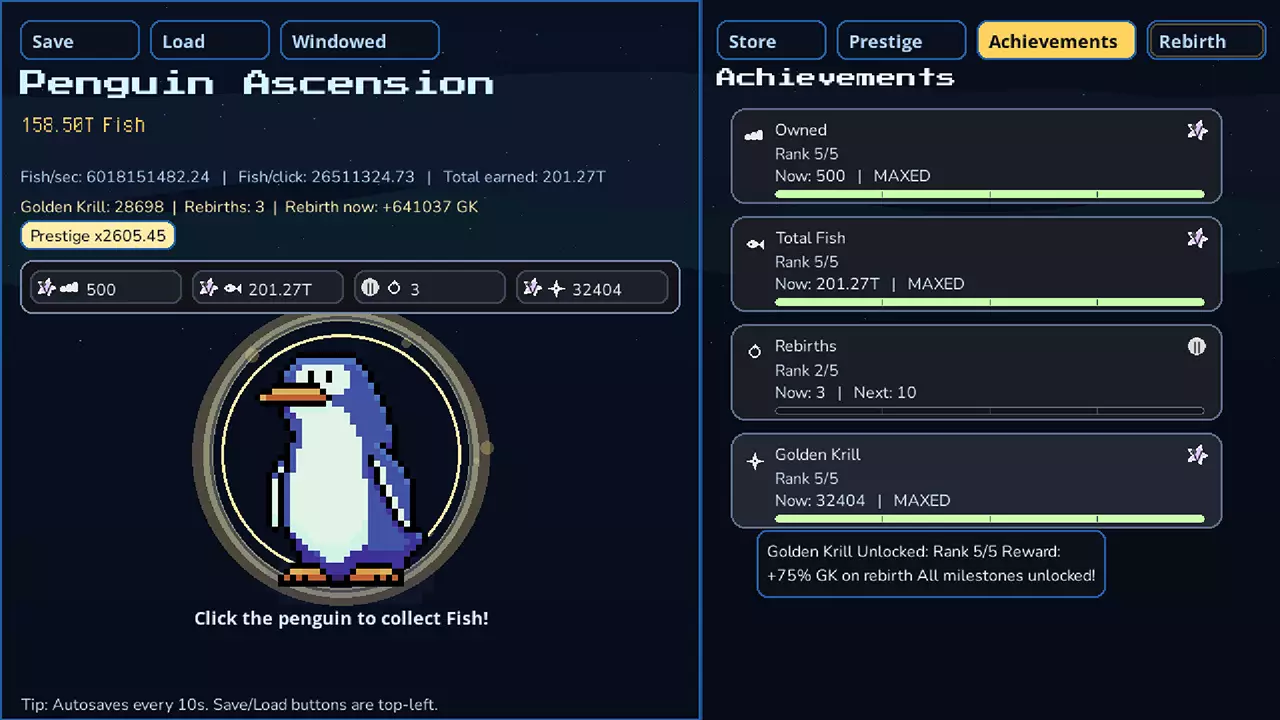This screenshot has height=720, width=1280.
Task: Click the sparkle icon beside Golden Krill heading
Action: [x=755, y=460]
